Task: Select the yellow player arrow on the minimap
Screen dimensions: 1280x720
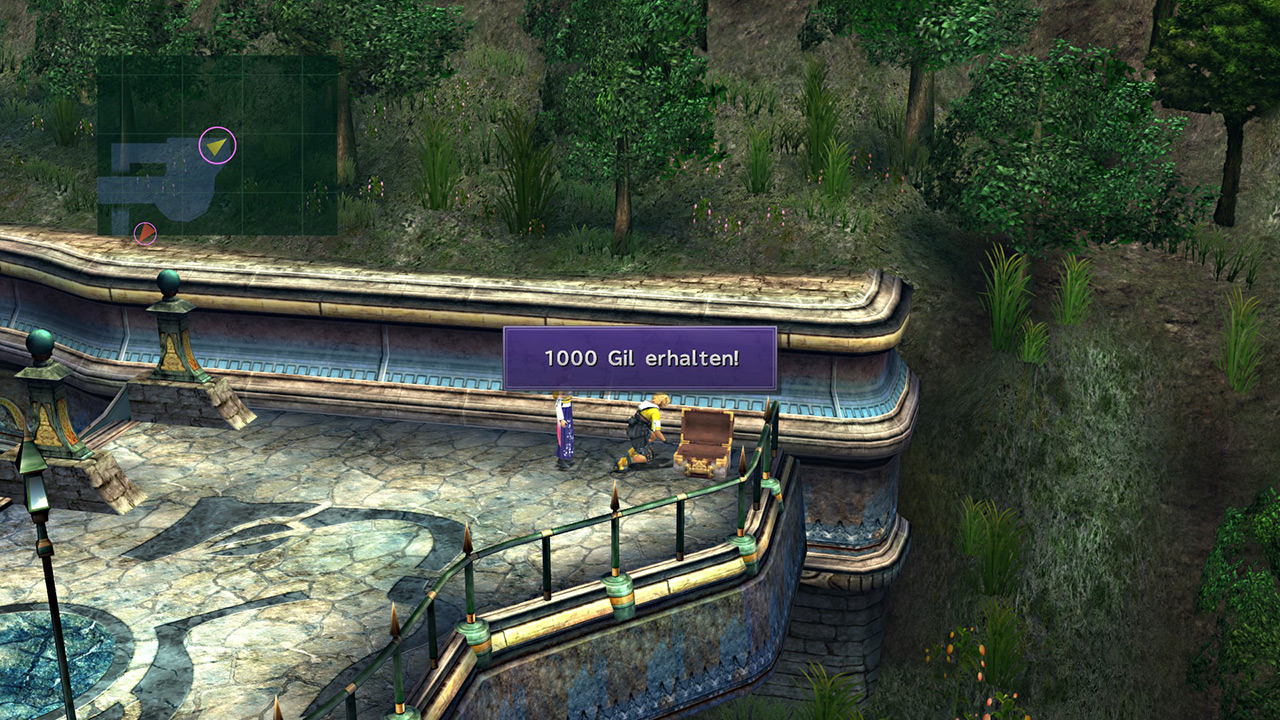Action: [x=217, y=146]
